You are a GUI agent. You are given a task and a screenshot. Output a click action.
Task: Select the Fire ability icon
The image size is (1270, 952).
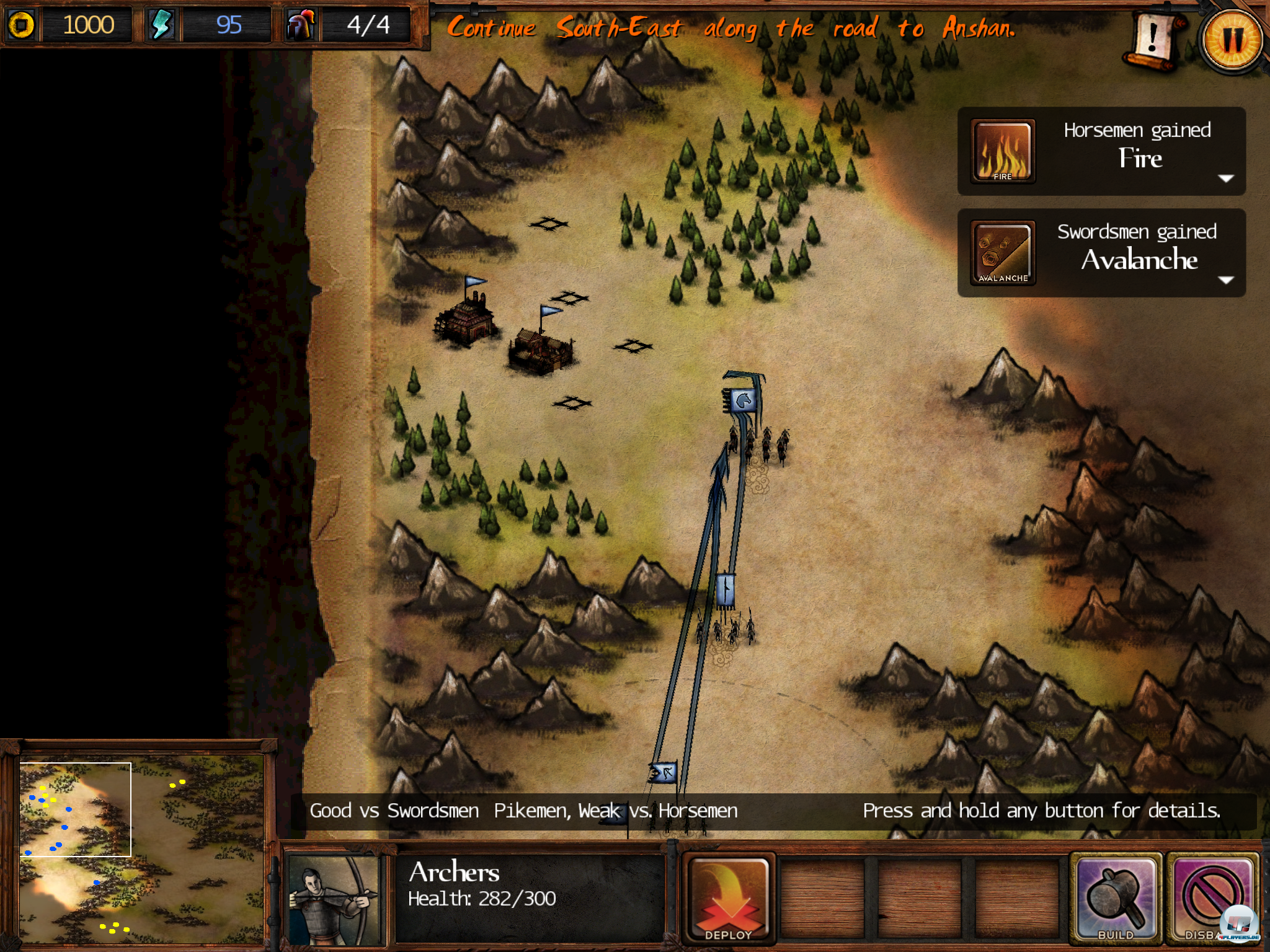point(1003,152)
